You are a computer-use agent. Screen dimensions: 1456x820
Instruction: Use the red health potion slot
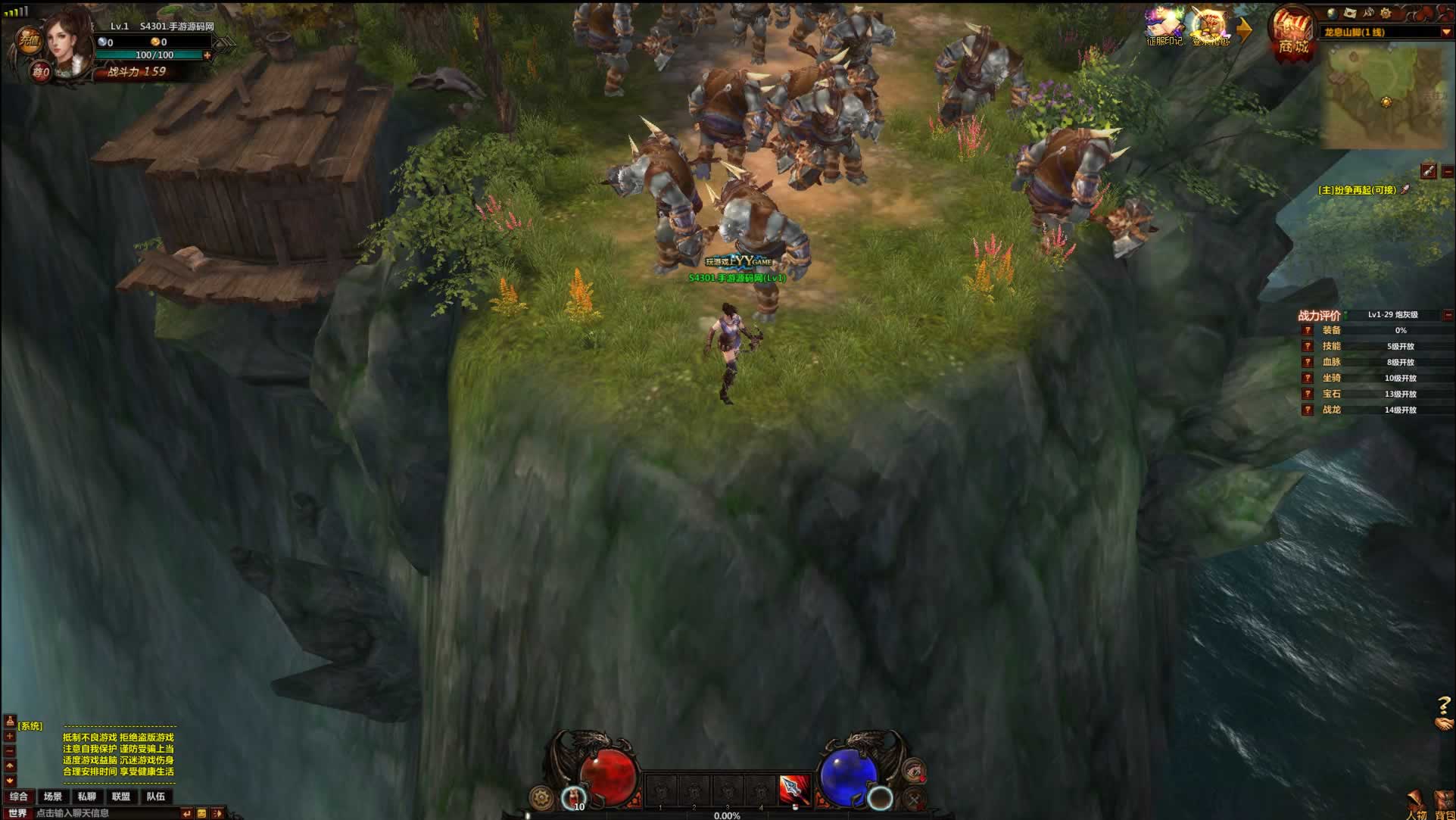coord(575,797)
